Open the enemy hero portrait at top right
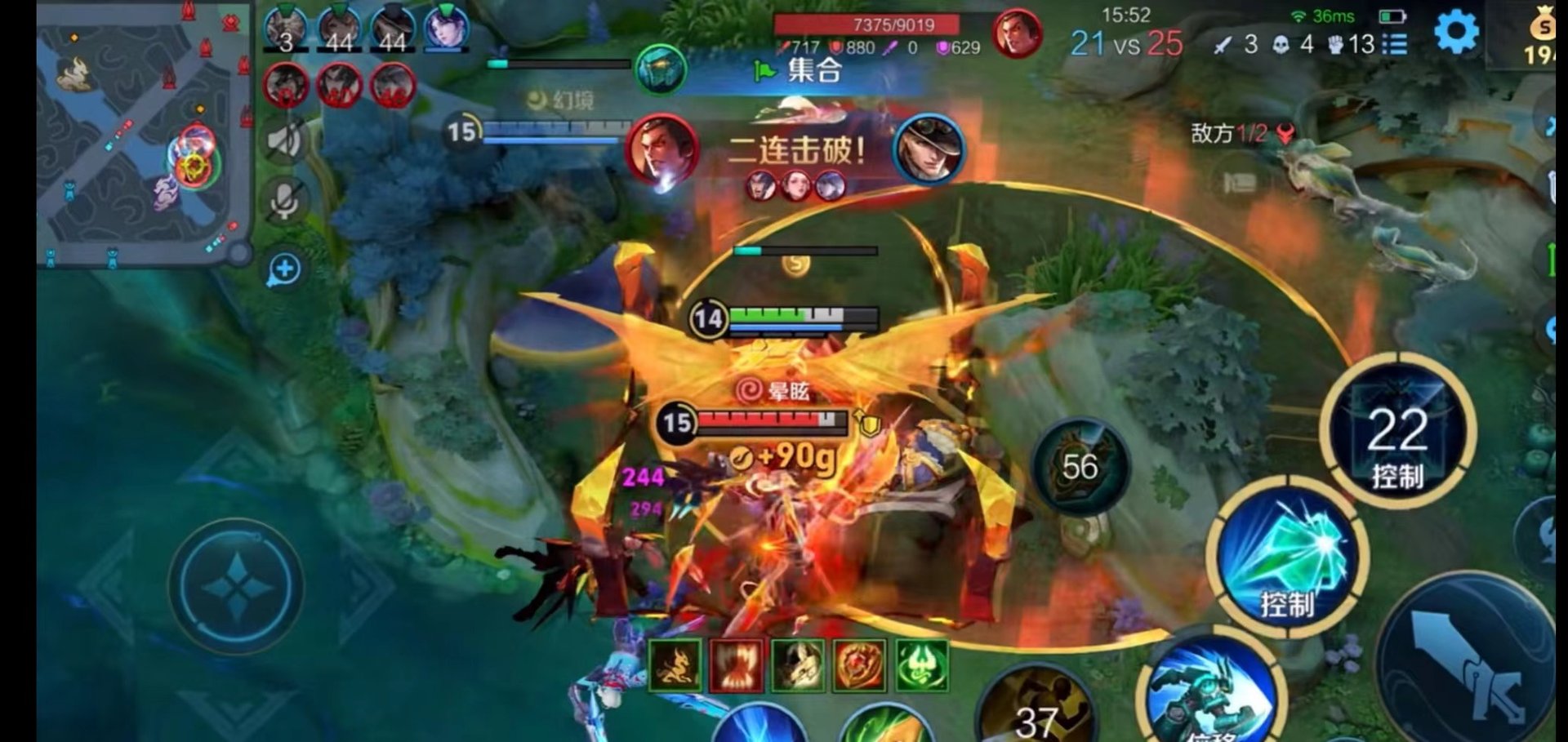 coord(1018,33)
